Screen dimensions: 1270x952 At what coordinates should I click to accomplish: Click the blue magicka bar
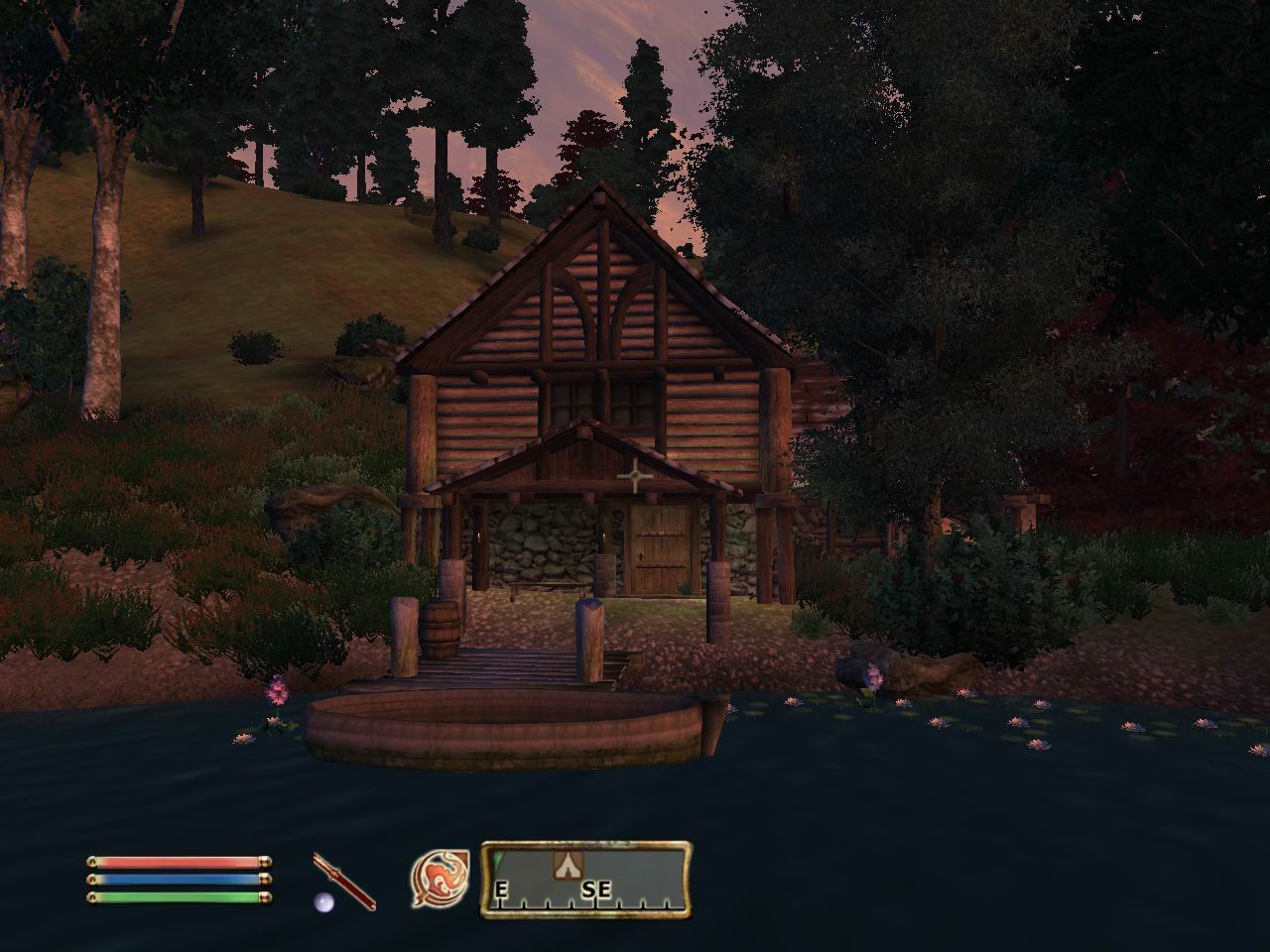point(179,882)
